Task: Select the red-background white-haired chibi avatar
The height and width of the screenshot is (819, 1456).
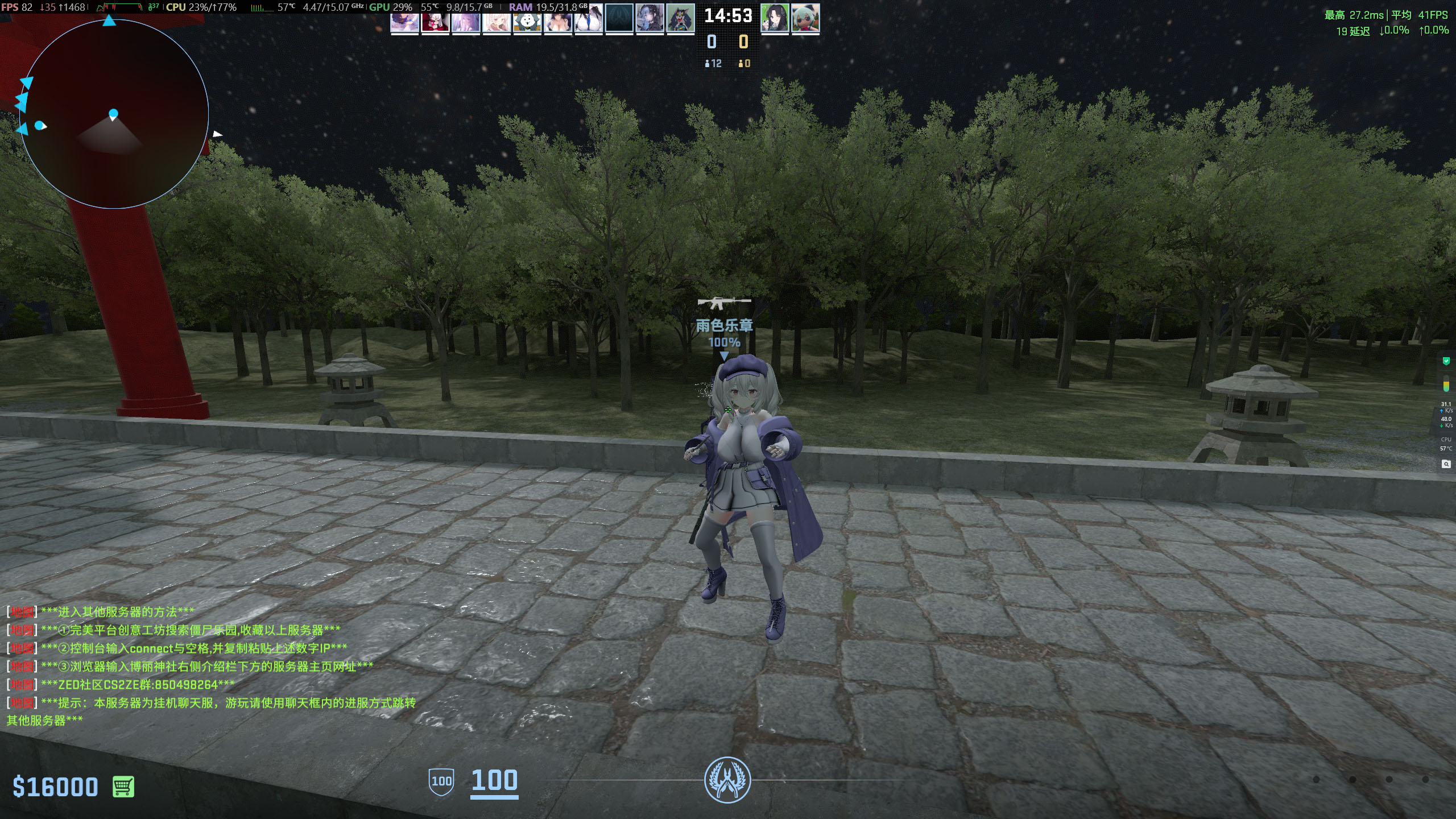Action: coord(435,20)
